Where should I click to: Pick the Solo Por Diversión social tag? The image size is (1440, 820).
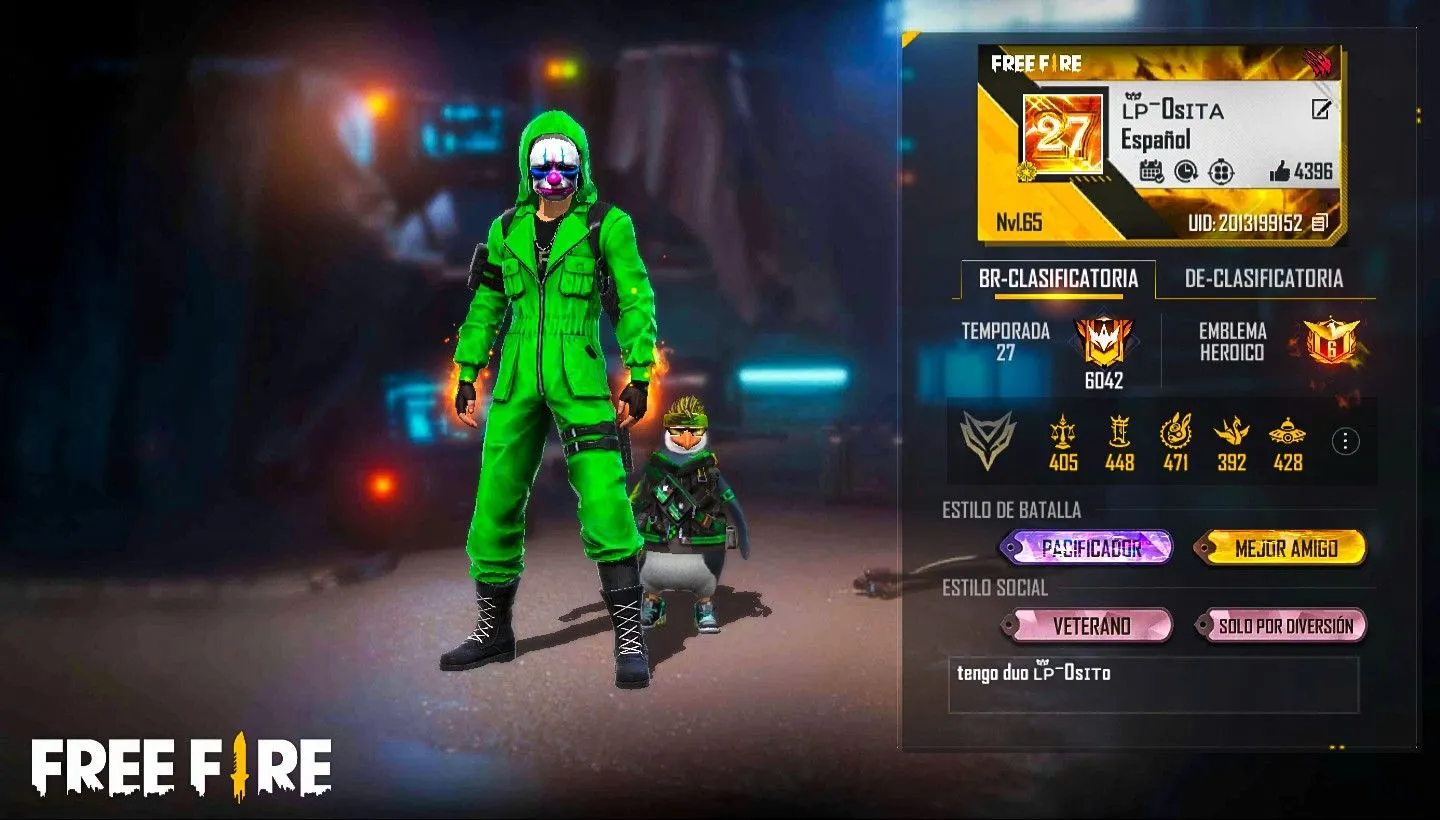(x=1284, y=626)
